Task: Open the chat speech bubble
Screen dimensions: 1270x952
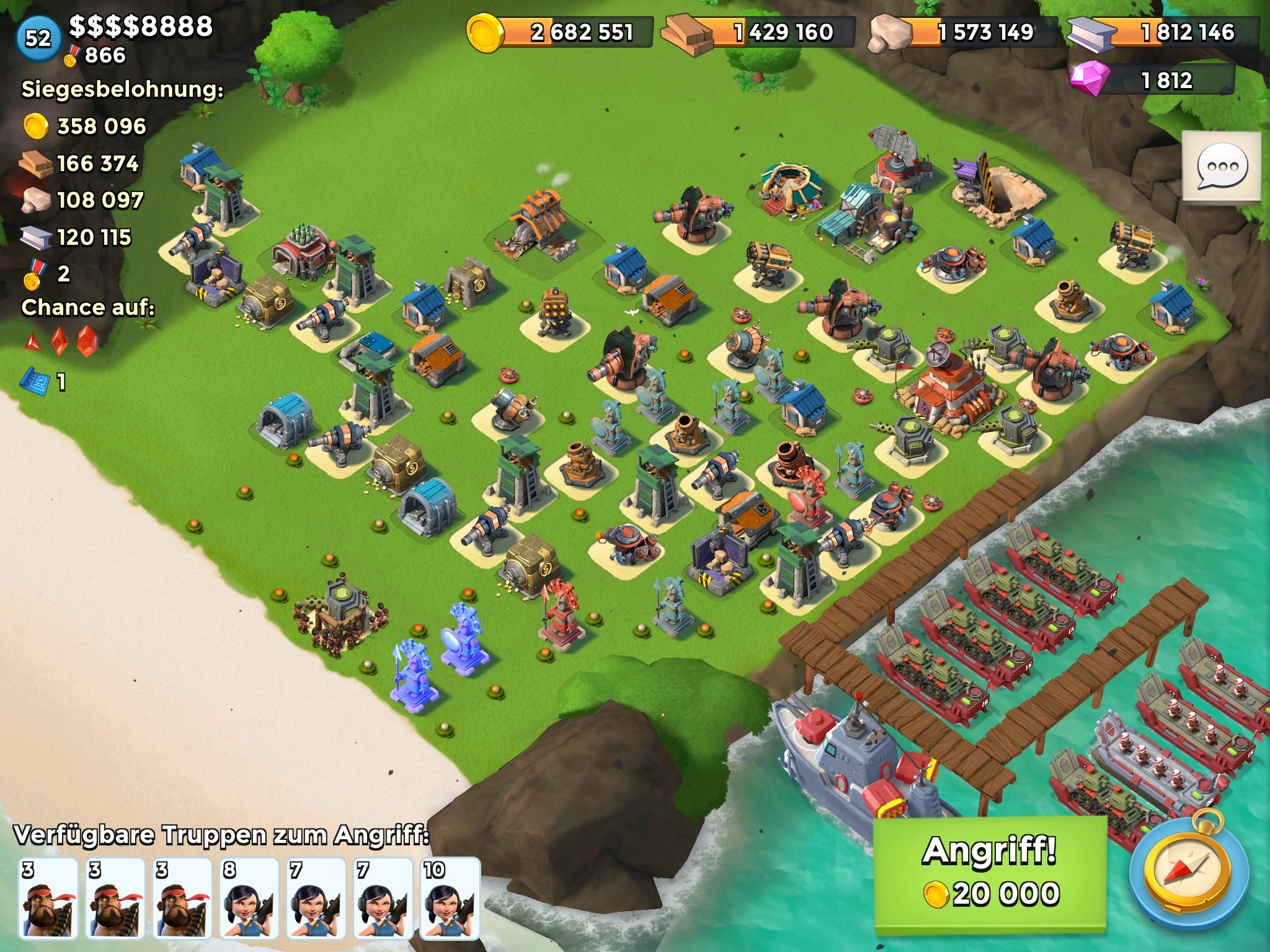Action: click(1221, 166)
